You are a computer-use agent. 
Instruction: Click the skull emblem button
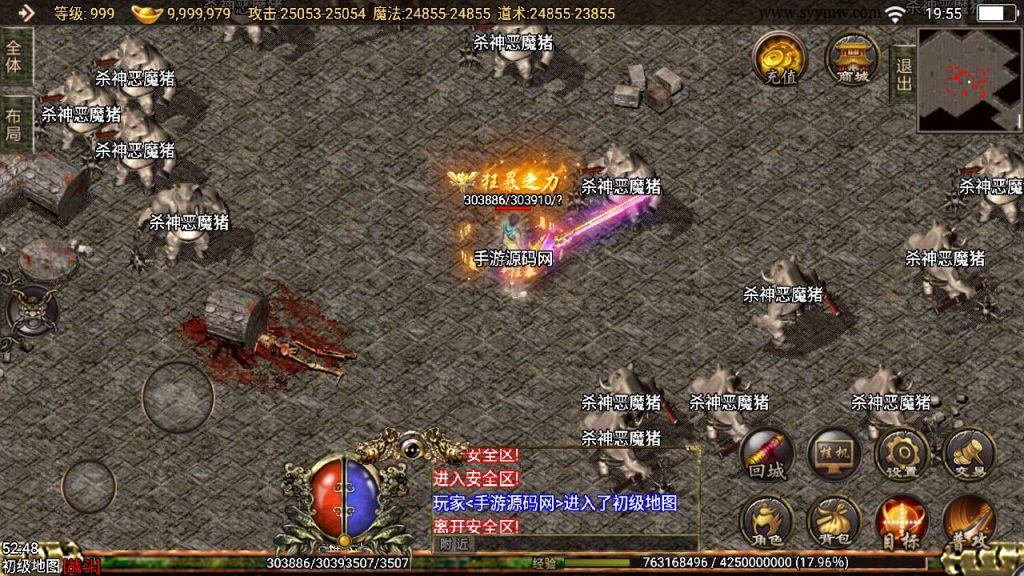coord(31,311)
